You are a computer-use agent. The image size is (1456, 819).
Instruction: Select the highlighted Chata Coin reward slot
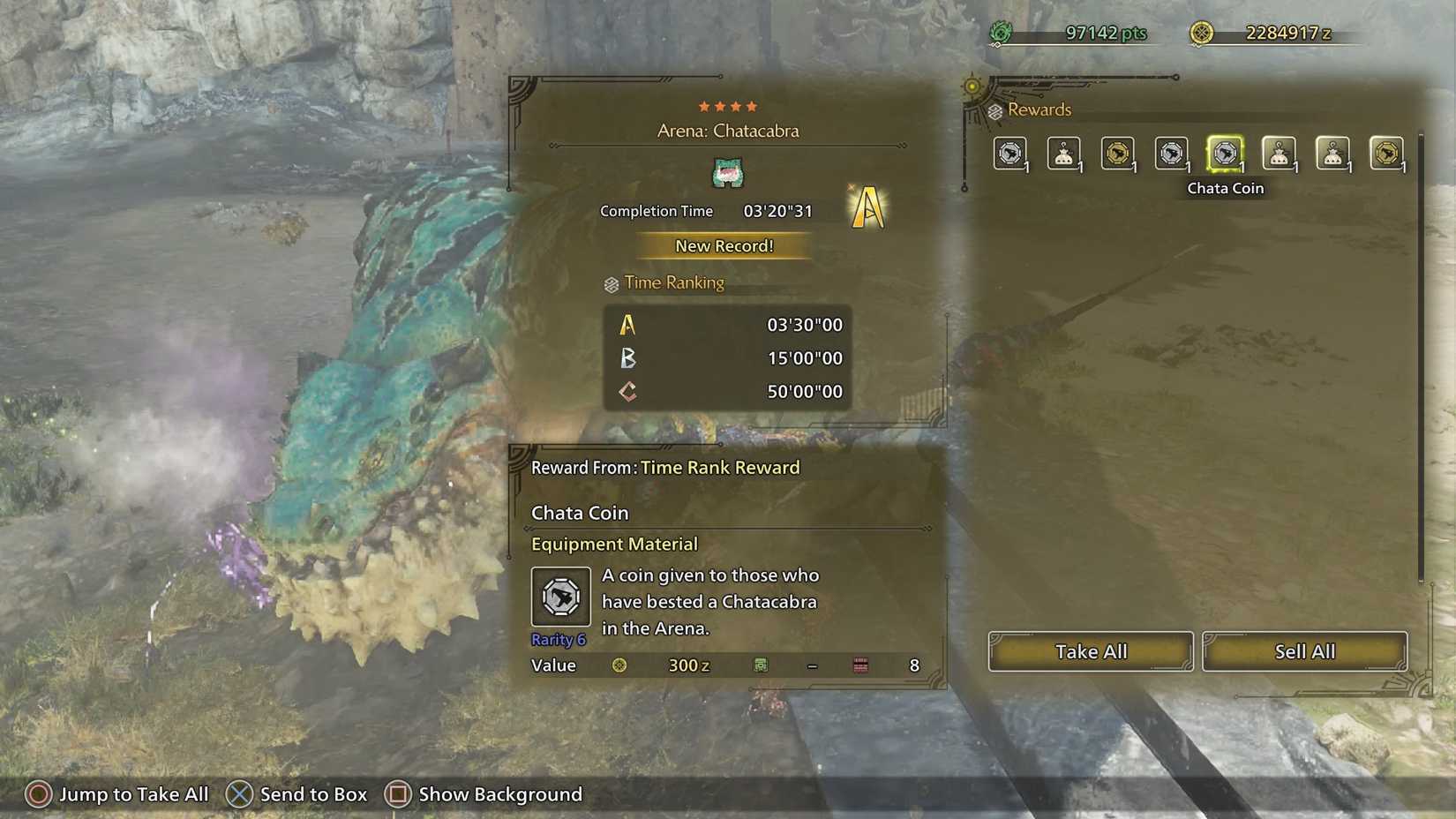(x=1226, y=152)
